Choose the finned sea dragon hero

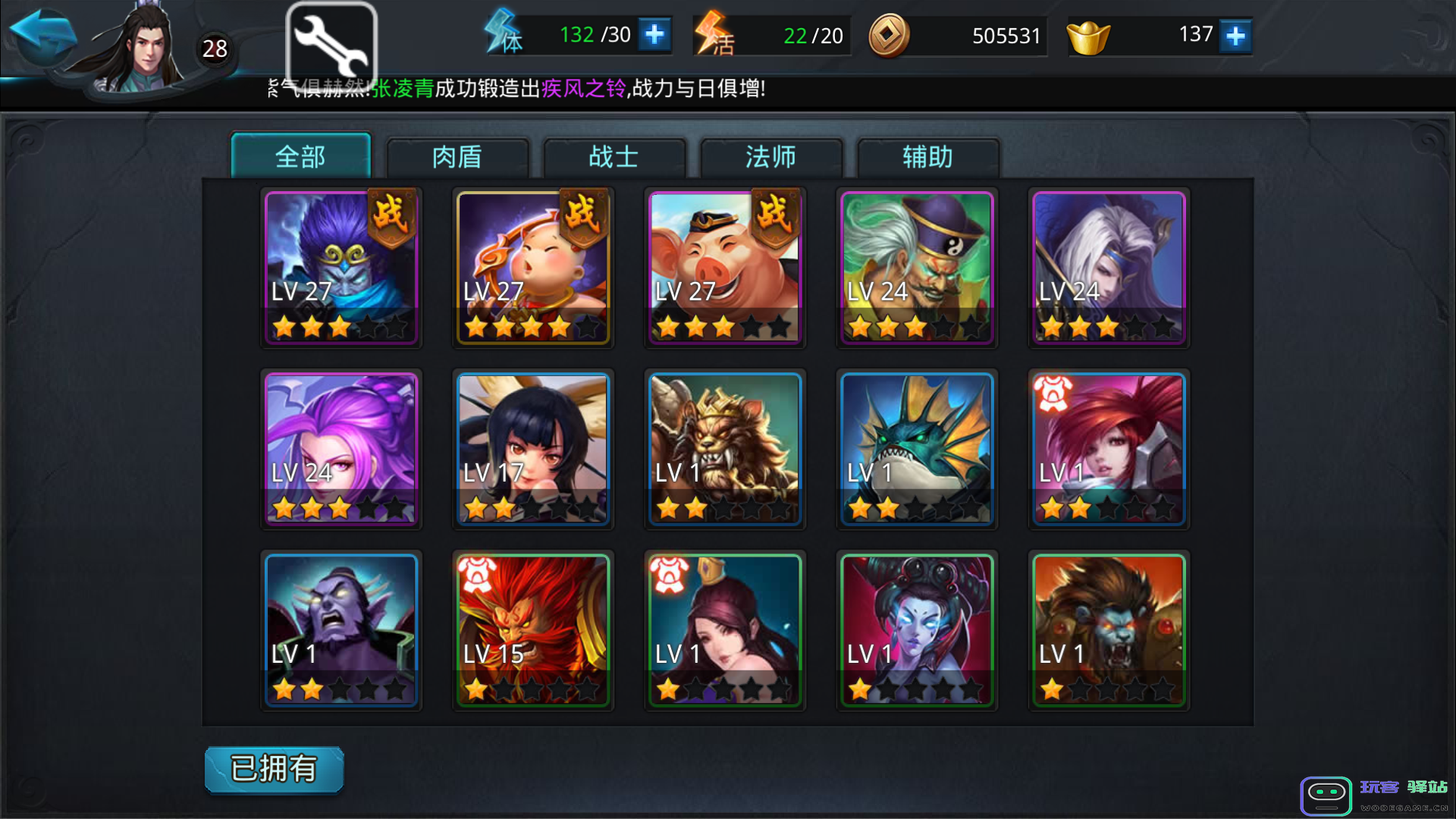coord(917,449)
